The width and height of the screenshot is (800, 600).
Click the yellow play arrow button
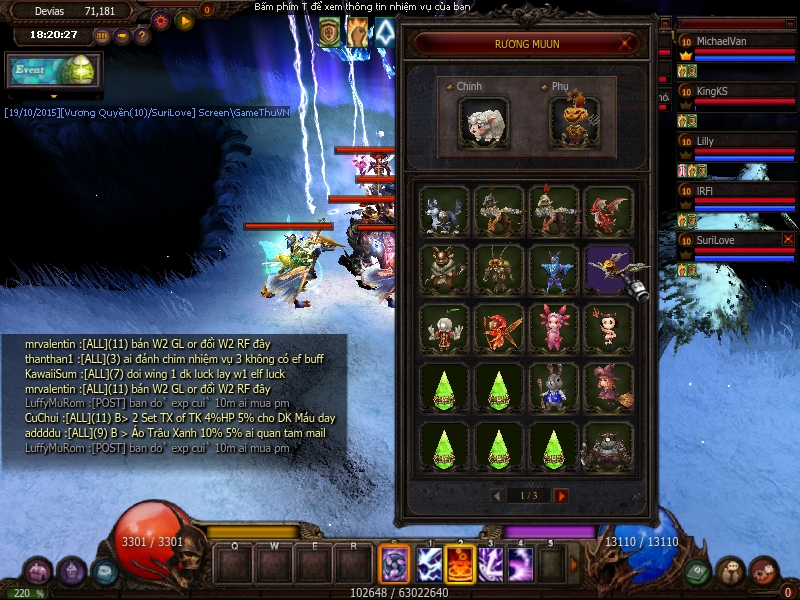click(184, 19)
